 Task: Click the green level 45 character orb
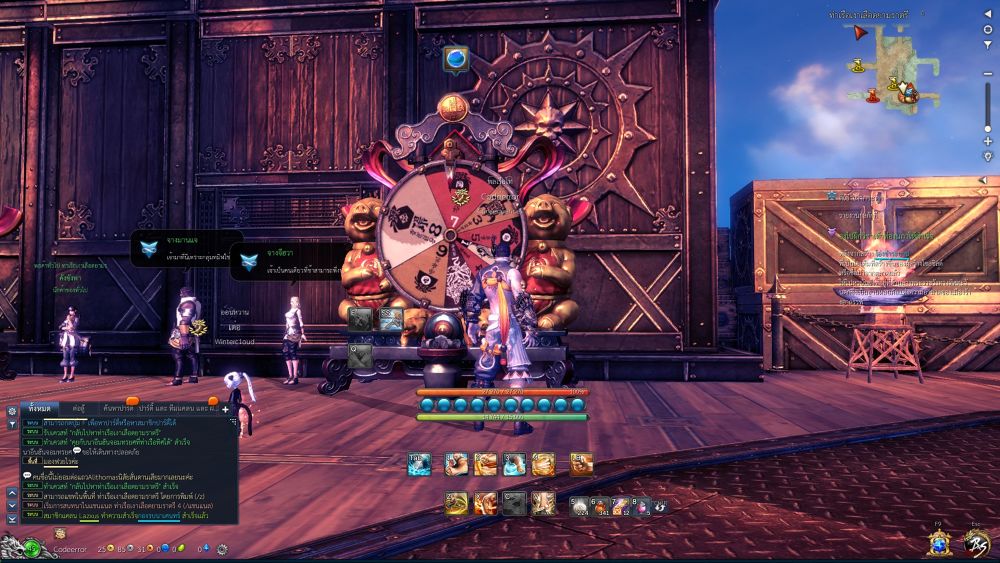[33, 548]
